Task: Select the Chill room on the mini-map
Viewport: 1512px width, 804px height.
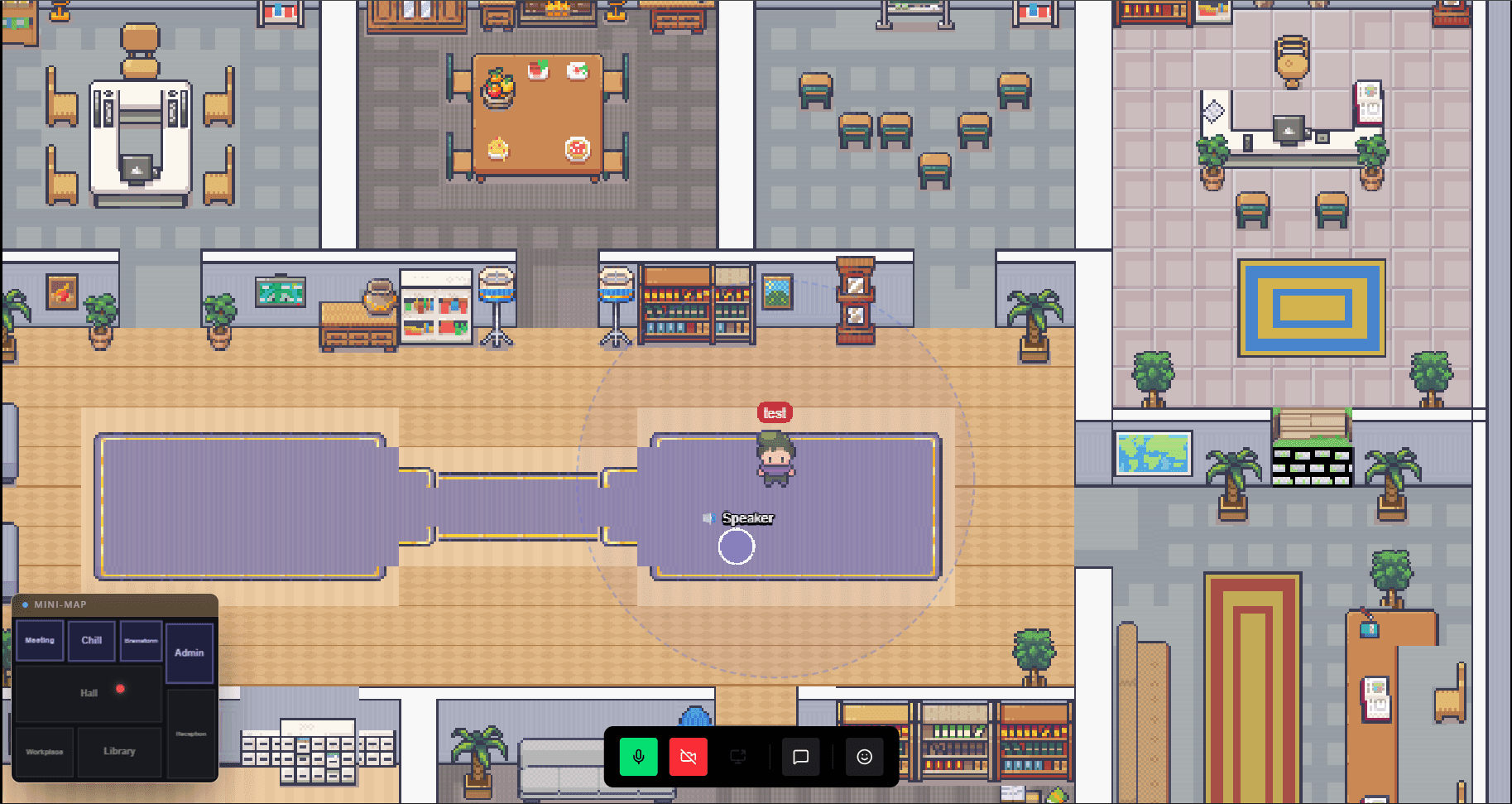Action: tap(91, 640)
